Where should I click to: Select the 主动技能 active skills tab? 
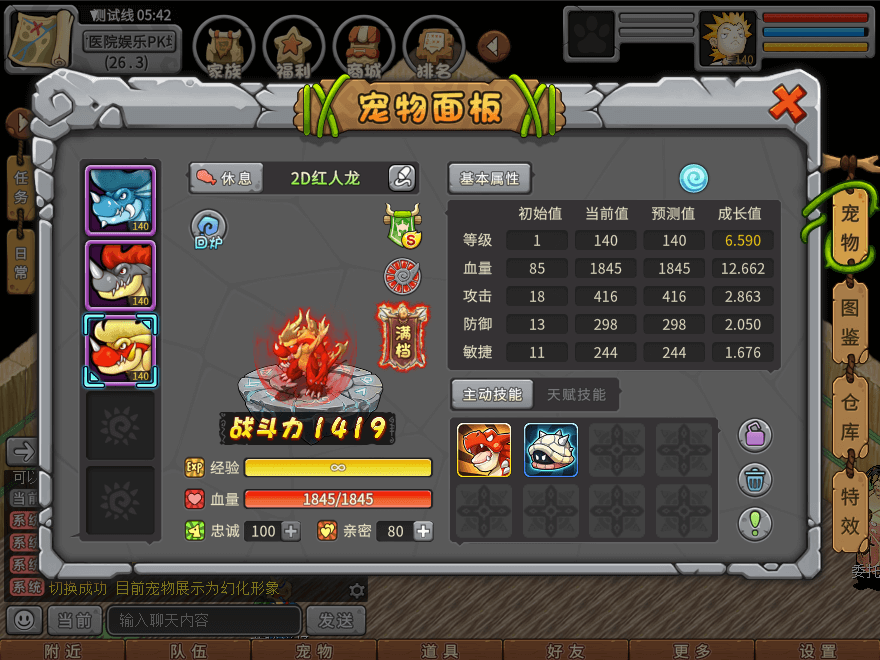tap(492, 394)
